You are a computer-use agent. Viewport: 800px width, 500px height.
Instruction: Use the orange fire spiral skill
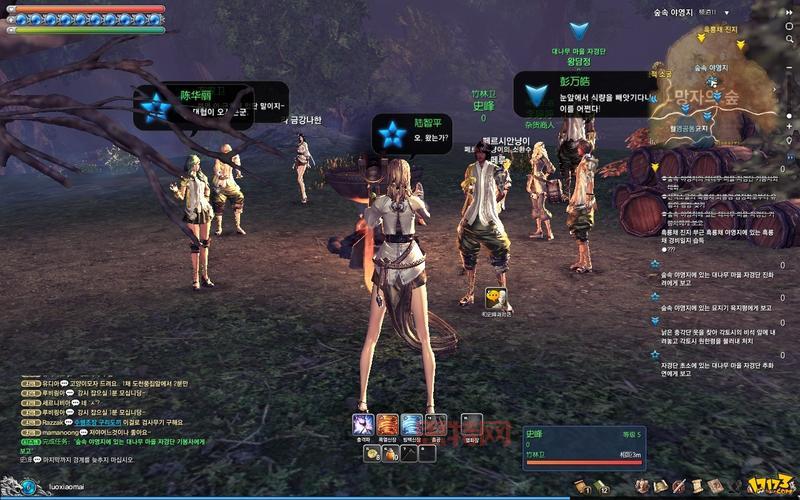387,424
